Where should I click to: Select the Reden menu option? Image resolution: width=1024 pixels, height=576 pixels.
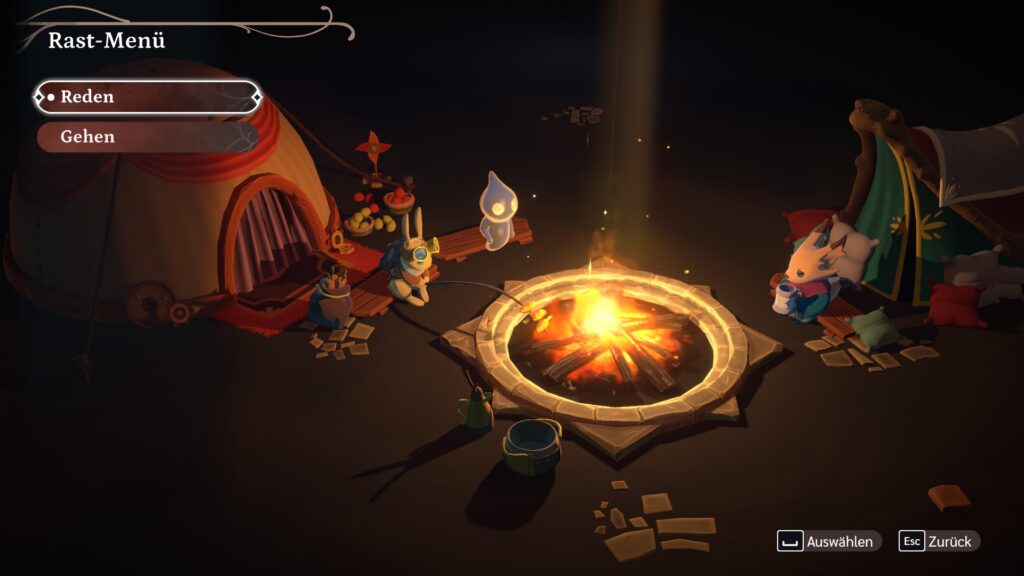147,97
